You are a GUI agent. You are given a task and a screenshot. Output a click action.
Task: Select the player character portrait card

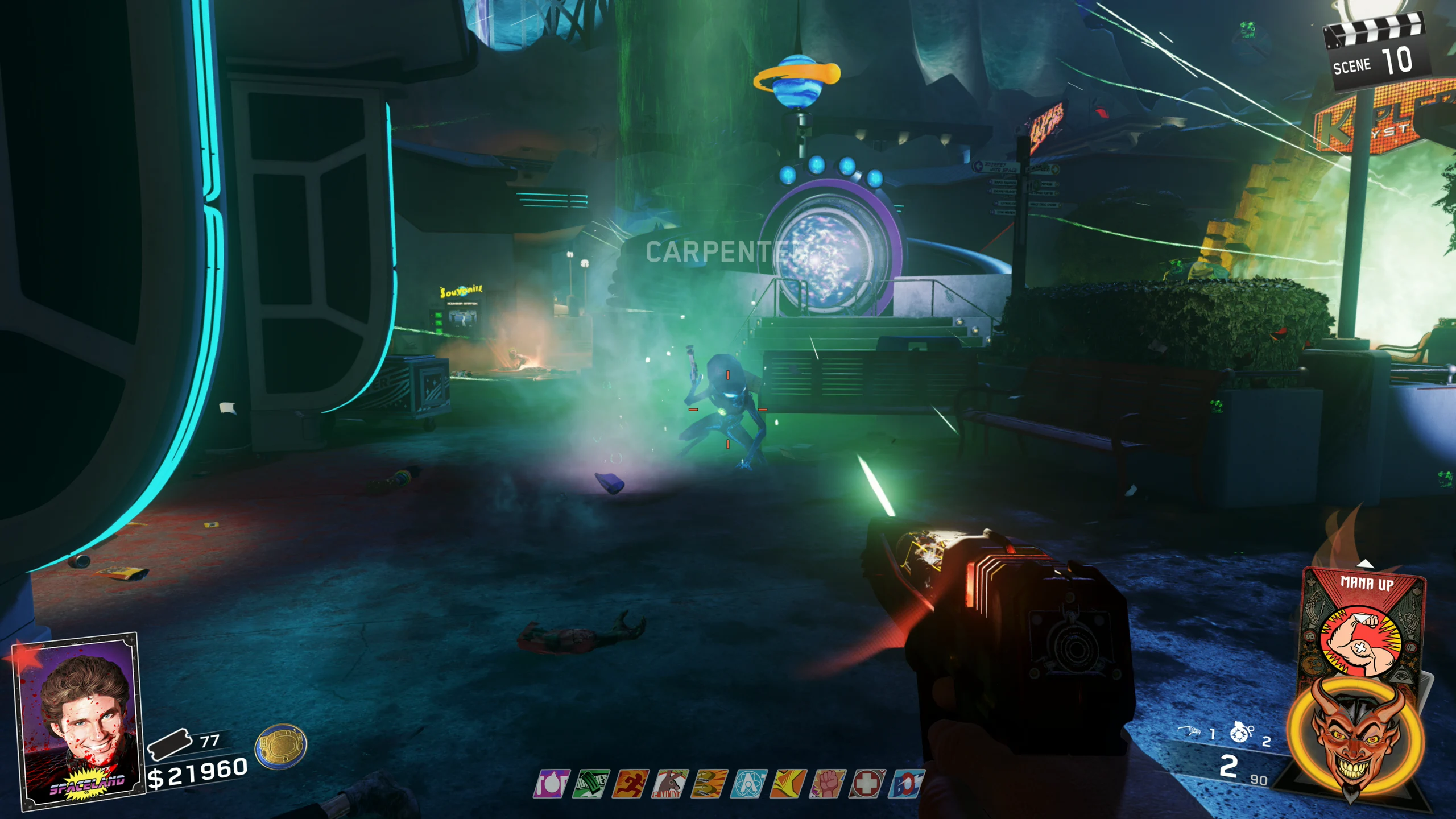pyautogui.click(x=80, y=721)
